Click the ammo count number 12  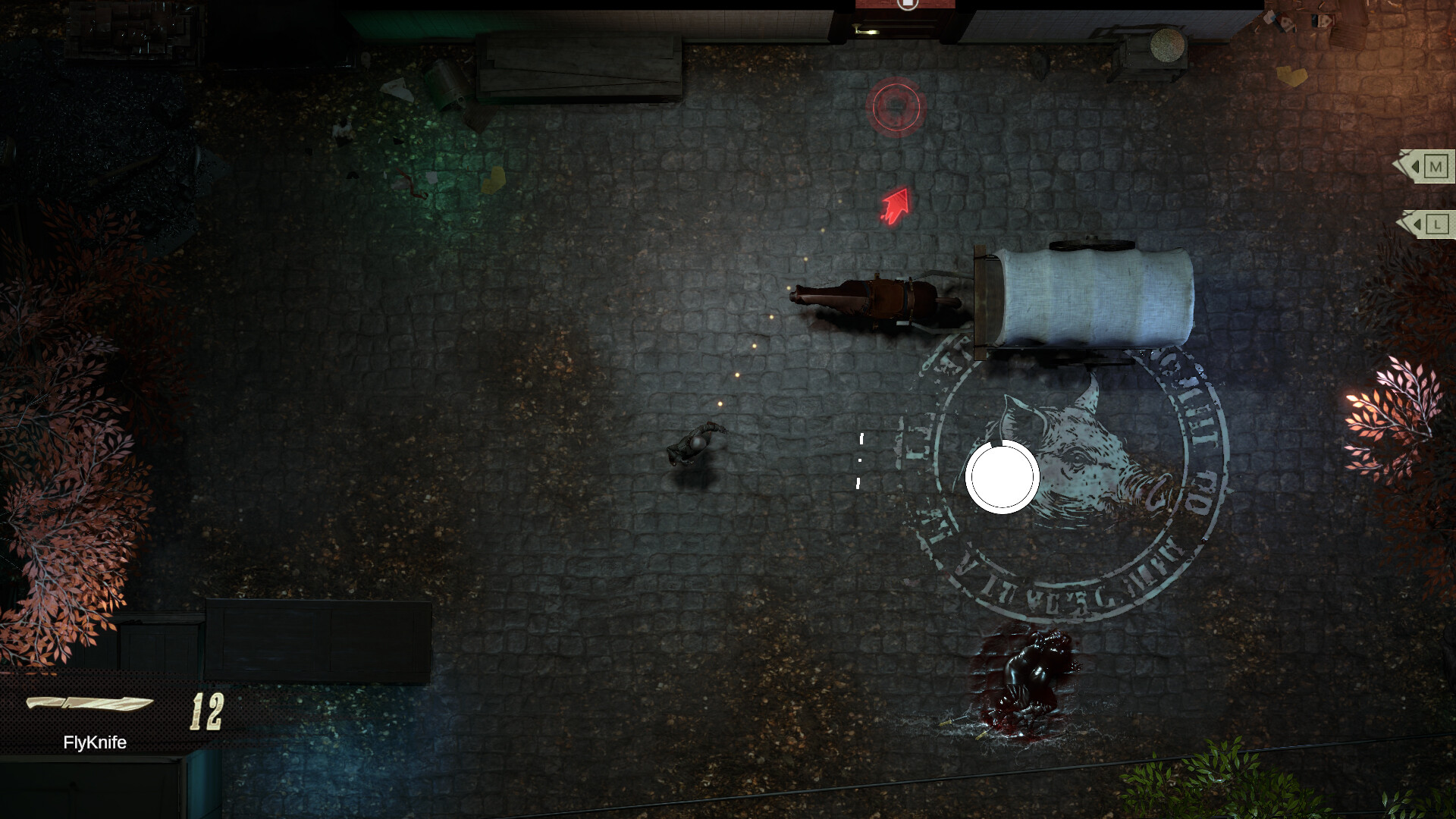207,708
